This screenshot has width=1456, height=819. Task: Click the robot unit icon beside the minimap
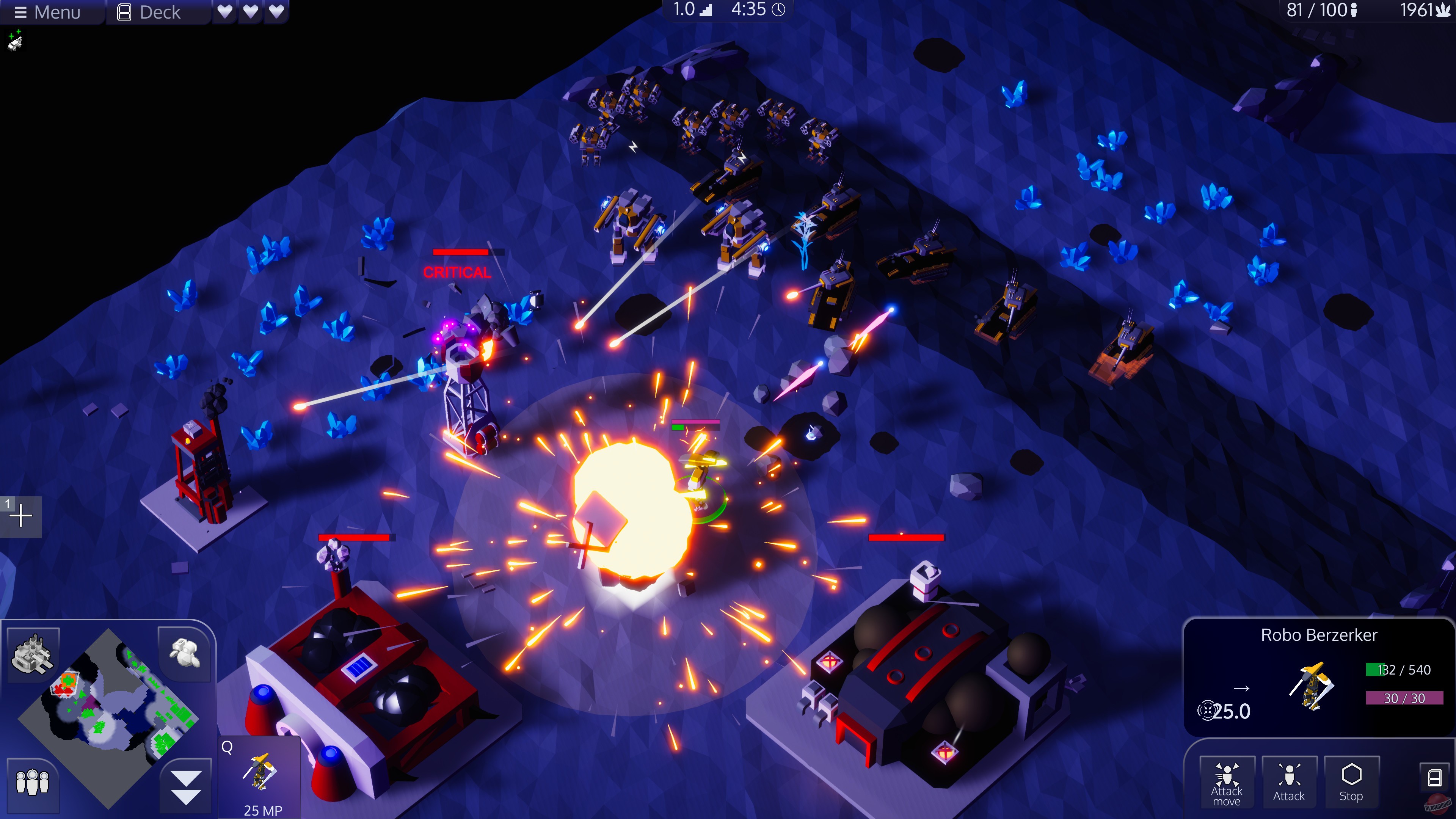pos(185,653)
